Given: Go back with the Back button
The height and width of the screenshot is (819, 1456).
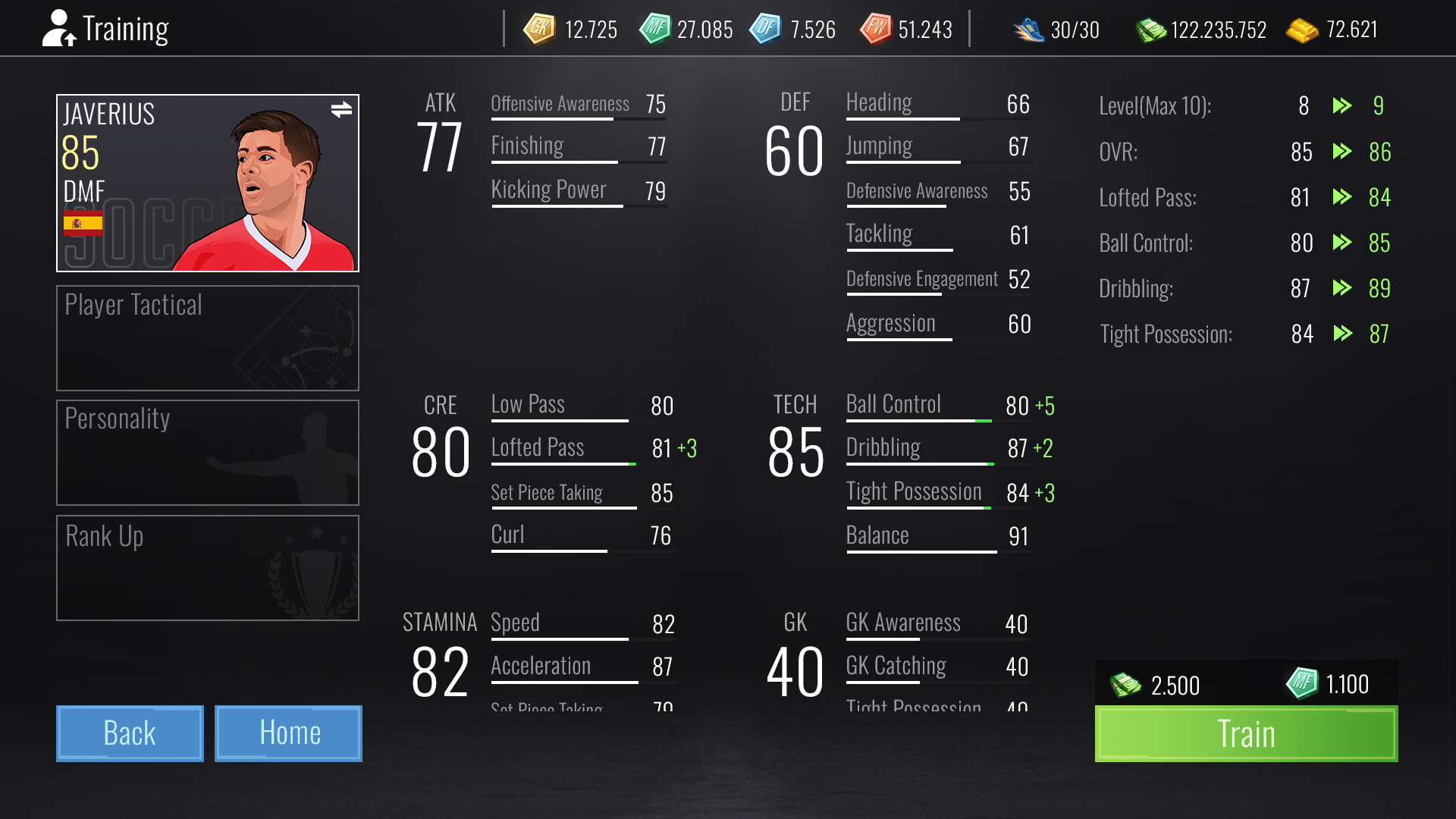Looking at the screenshot, I should (x=130, y=733).
